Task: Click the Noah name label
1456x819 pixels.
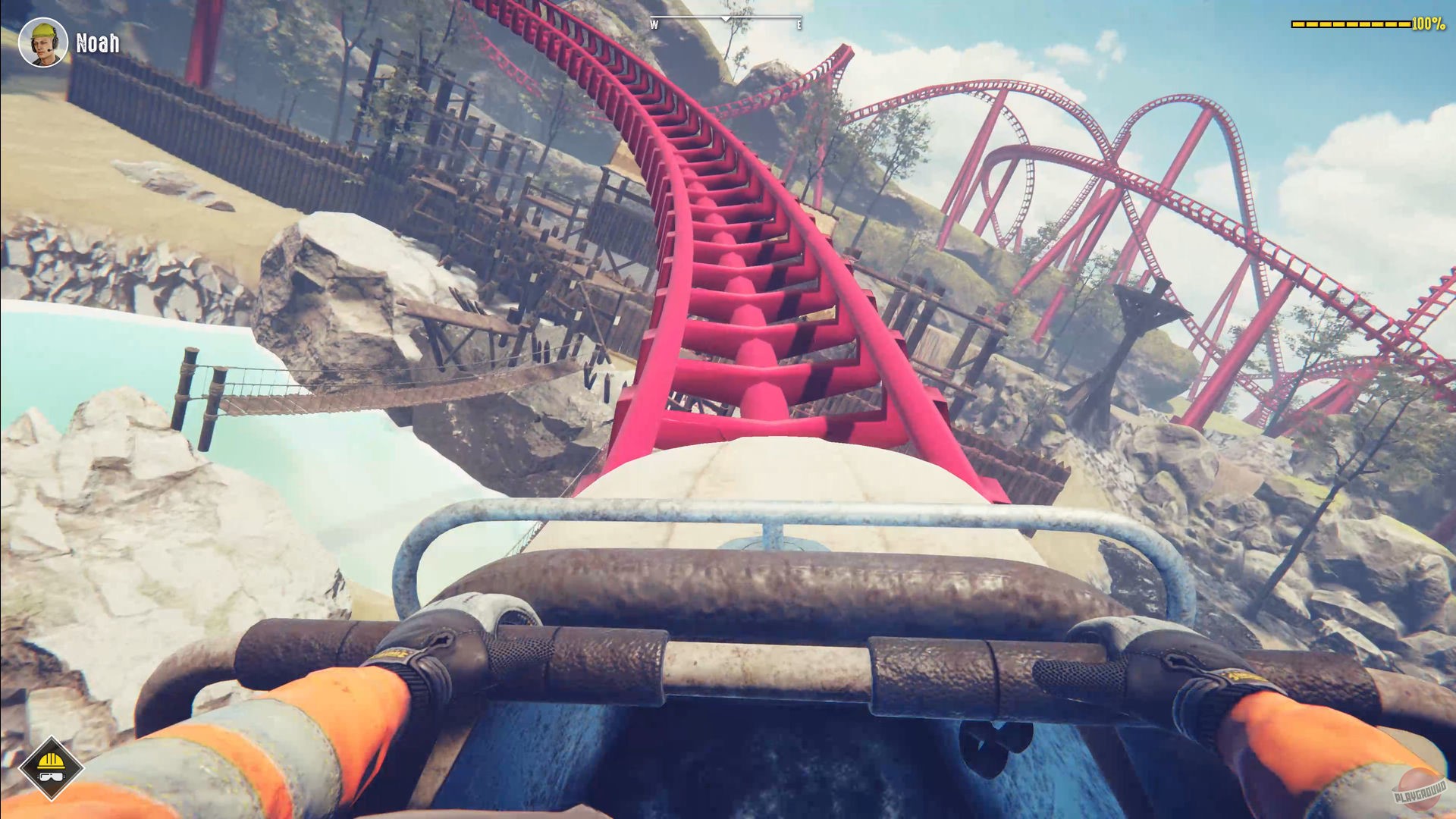Action: click(96, 43)
